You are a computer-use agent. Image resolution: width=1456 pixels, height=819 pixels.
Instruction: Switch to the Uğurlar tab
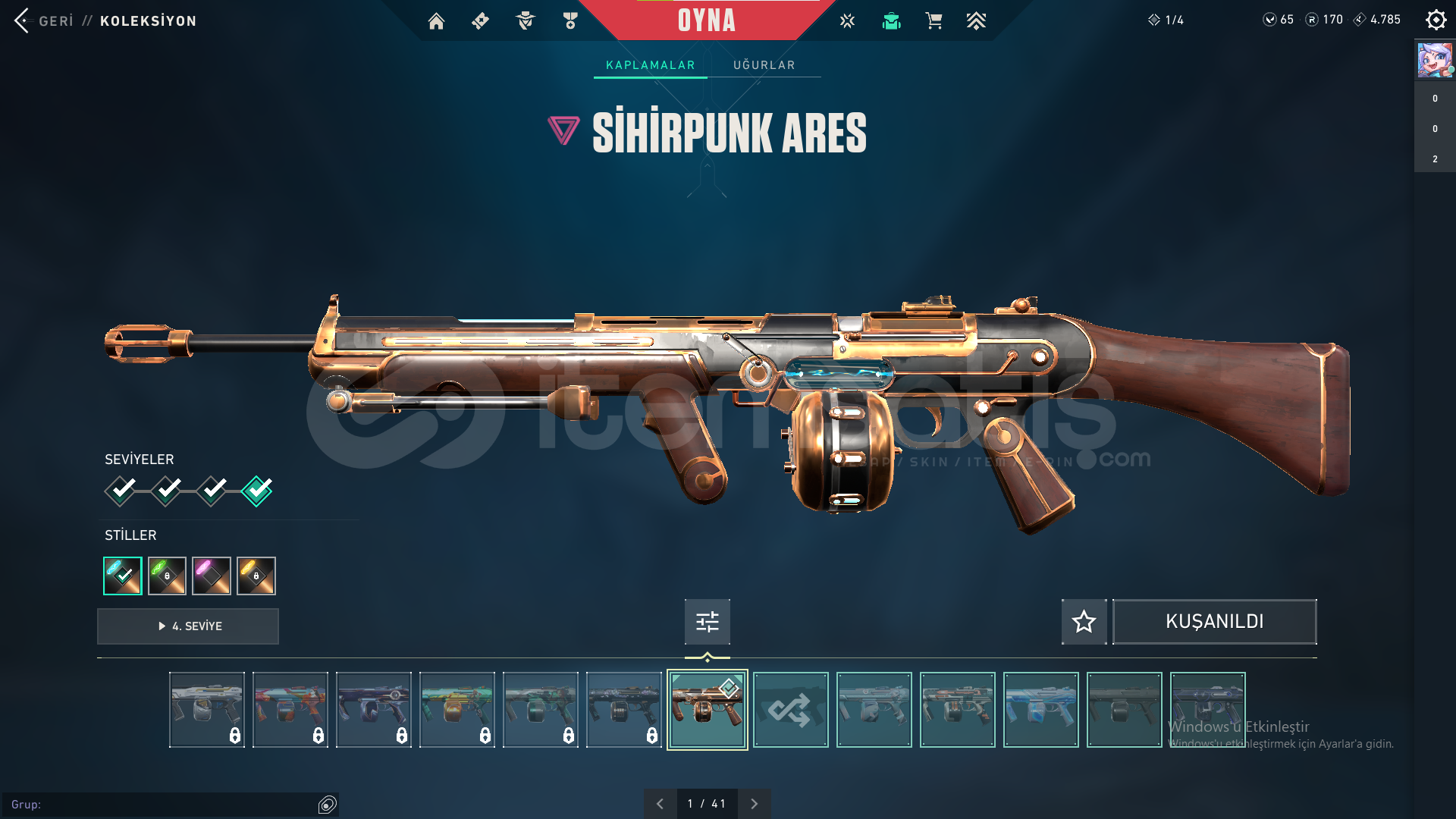[x=764, y=65]
